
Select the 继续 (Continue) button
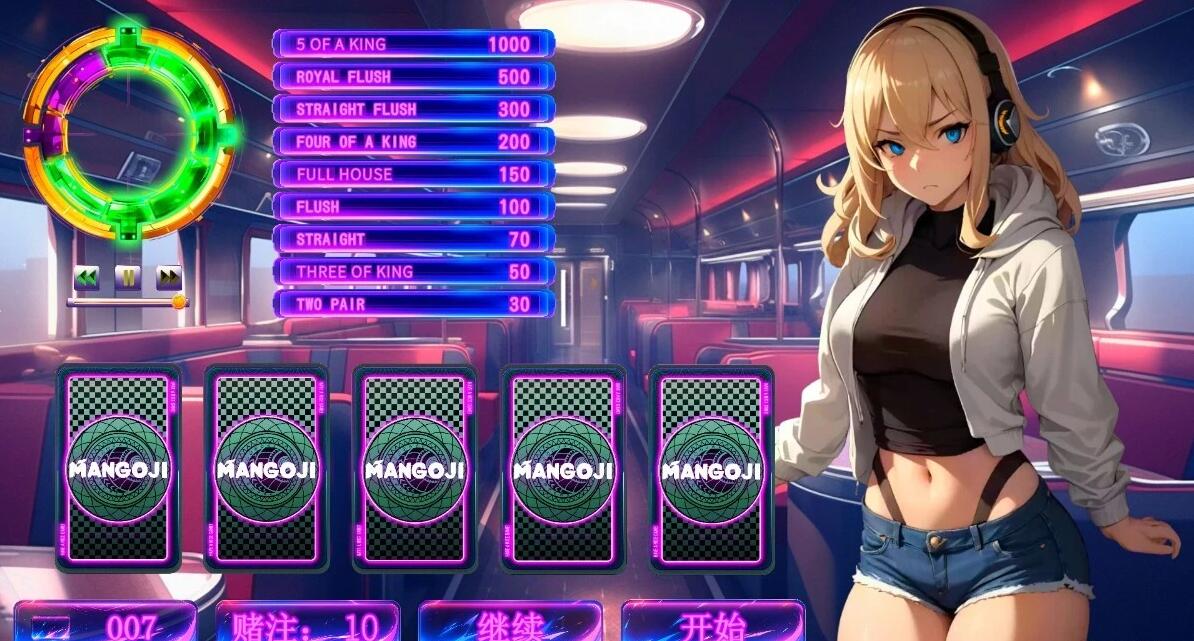(x=510, y=623)
